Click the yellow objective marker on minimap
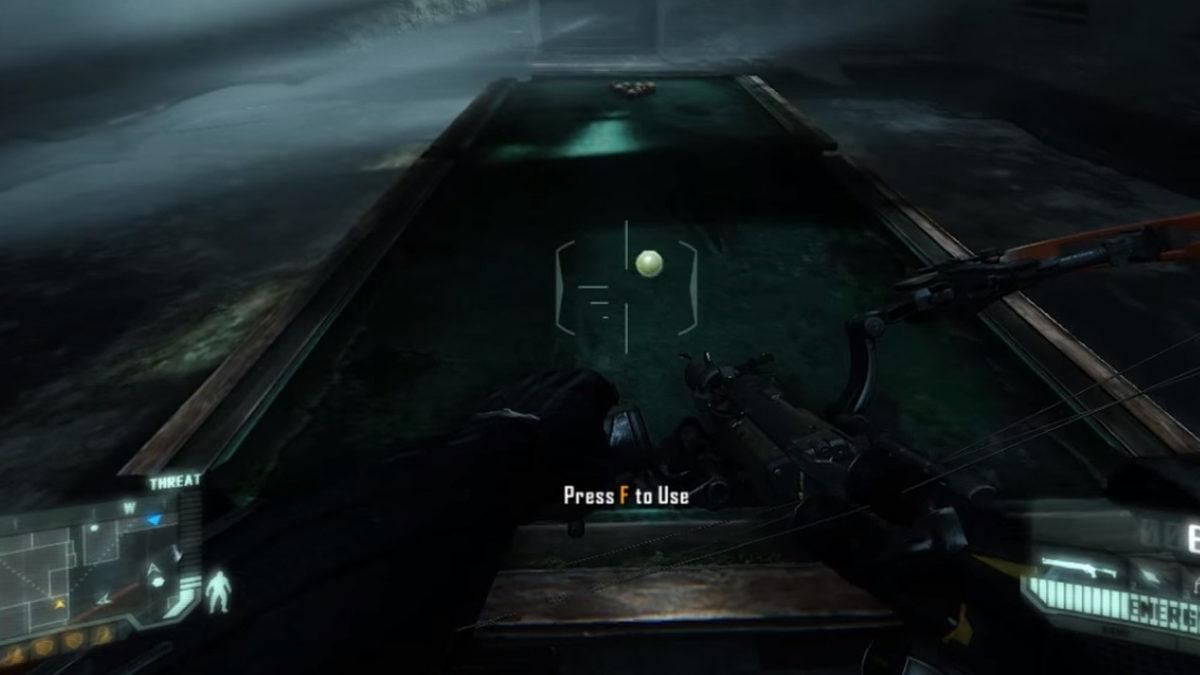Viewport: 1200px width, 675px height. 61,604
